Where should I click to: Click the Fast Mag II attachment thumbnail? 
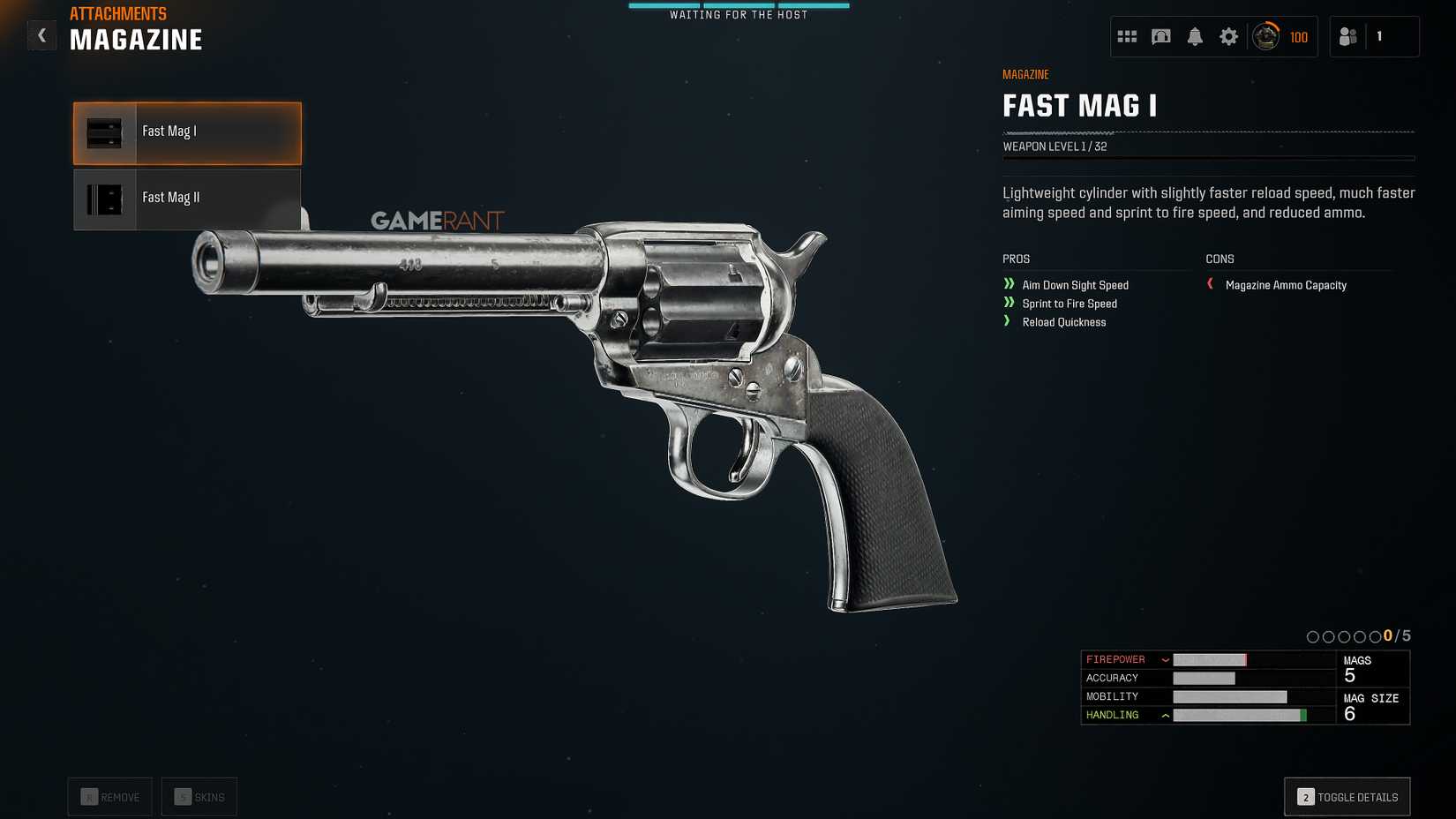pos(104,198)
